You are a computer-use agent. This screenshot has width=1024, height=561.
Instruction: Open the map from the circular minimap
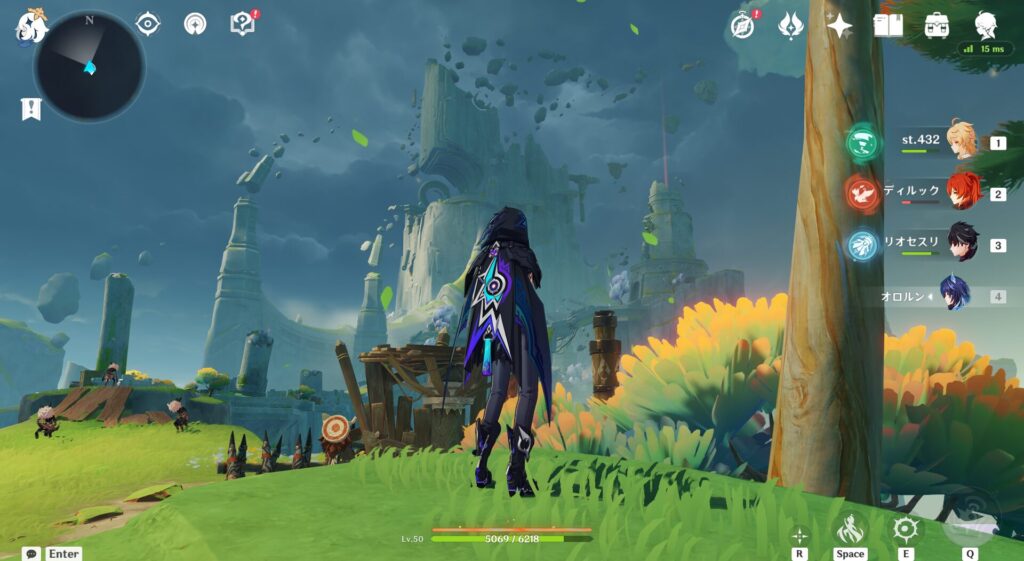tap(89, 66)
